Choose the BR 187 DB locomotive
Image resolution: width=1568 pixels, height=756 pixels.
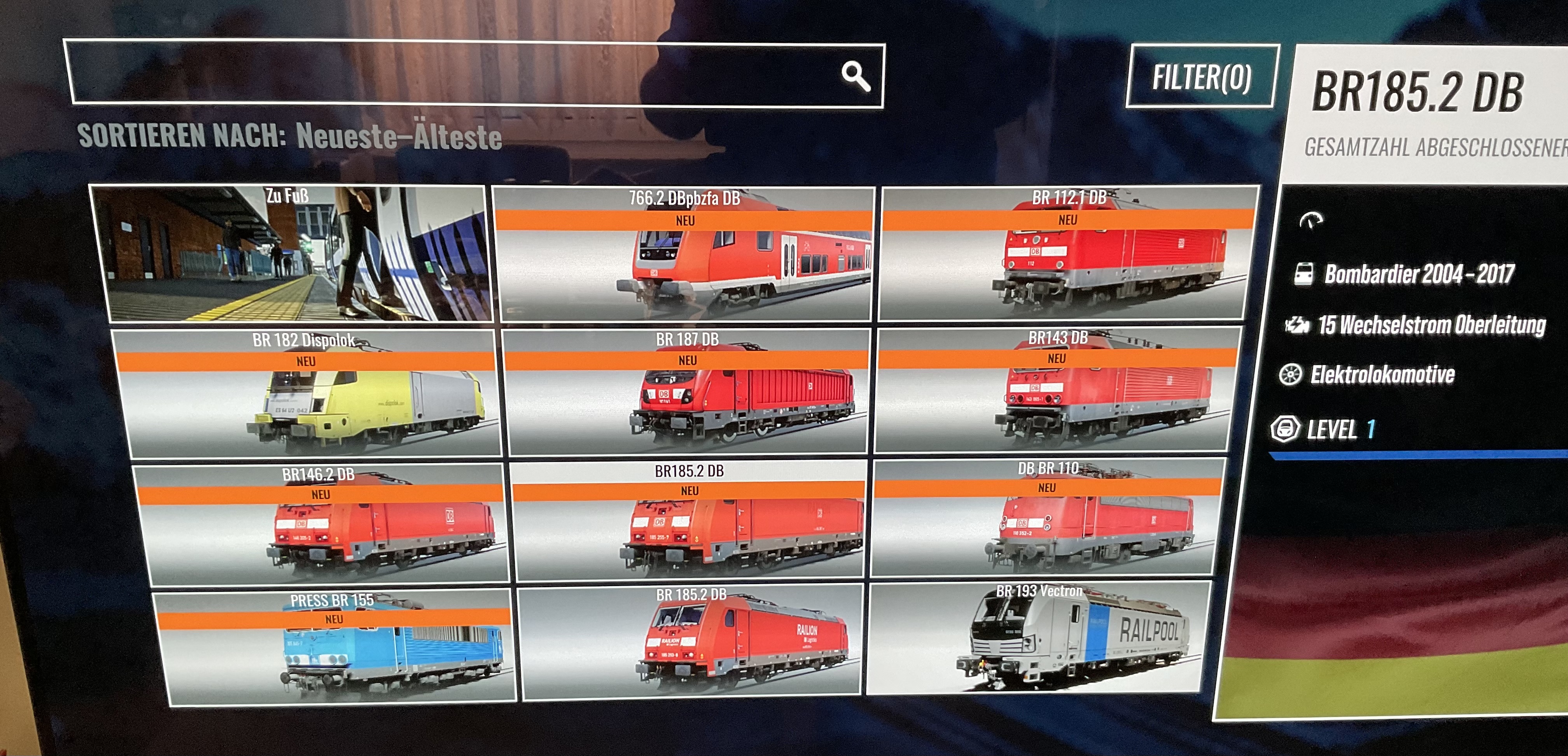point(687,392)
